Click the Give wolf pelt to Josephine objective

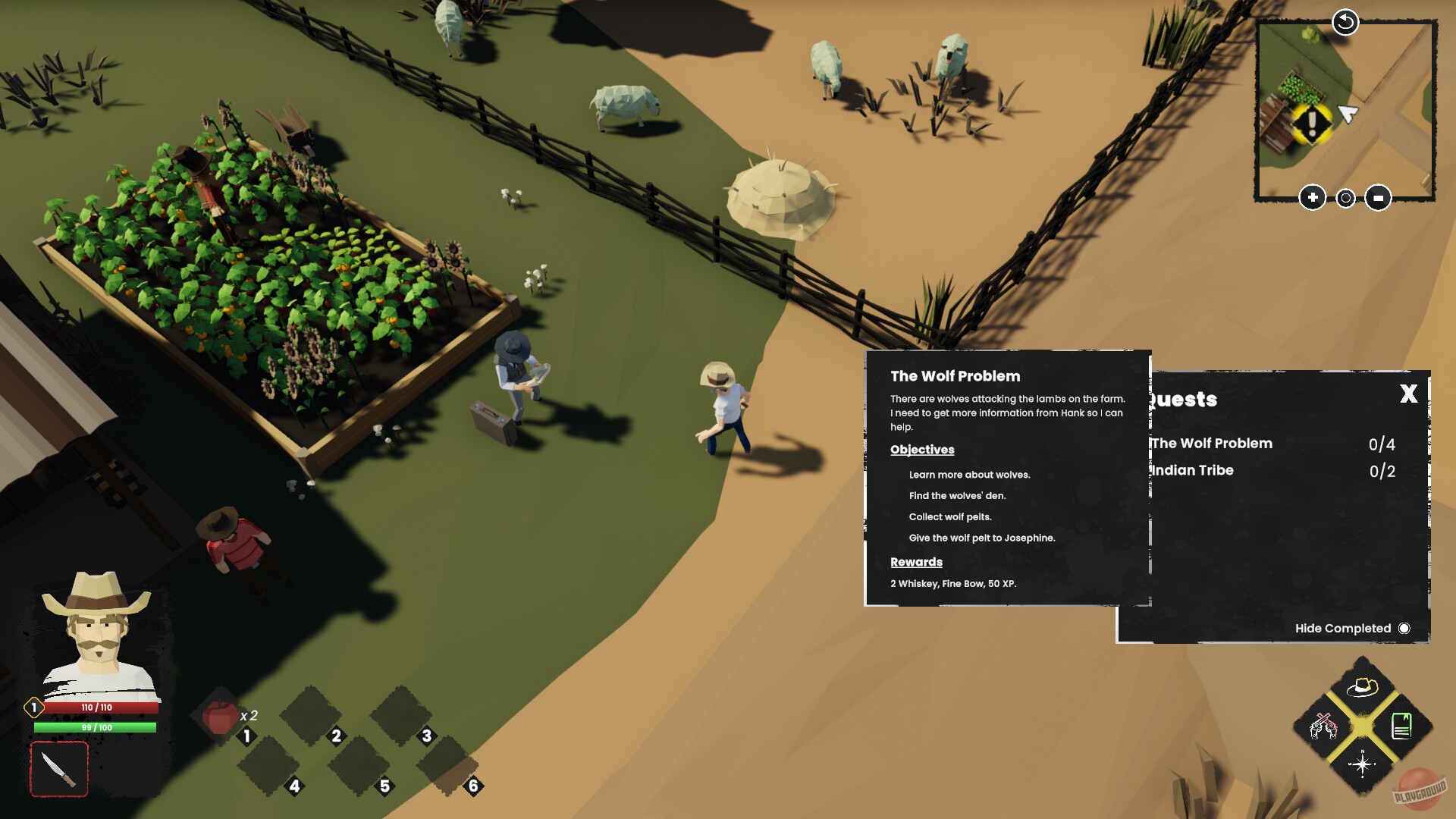click(982, 537)
